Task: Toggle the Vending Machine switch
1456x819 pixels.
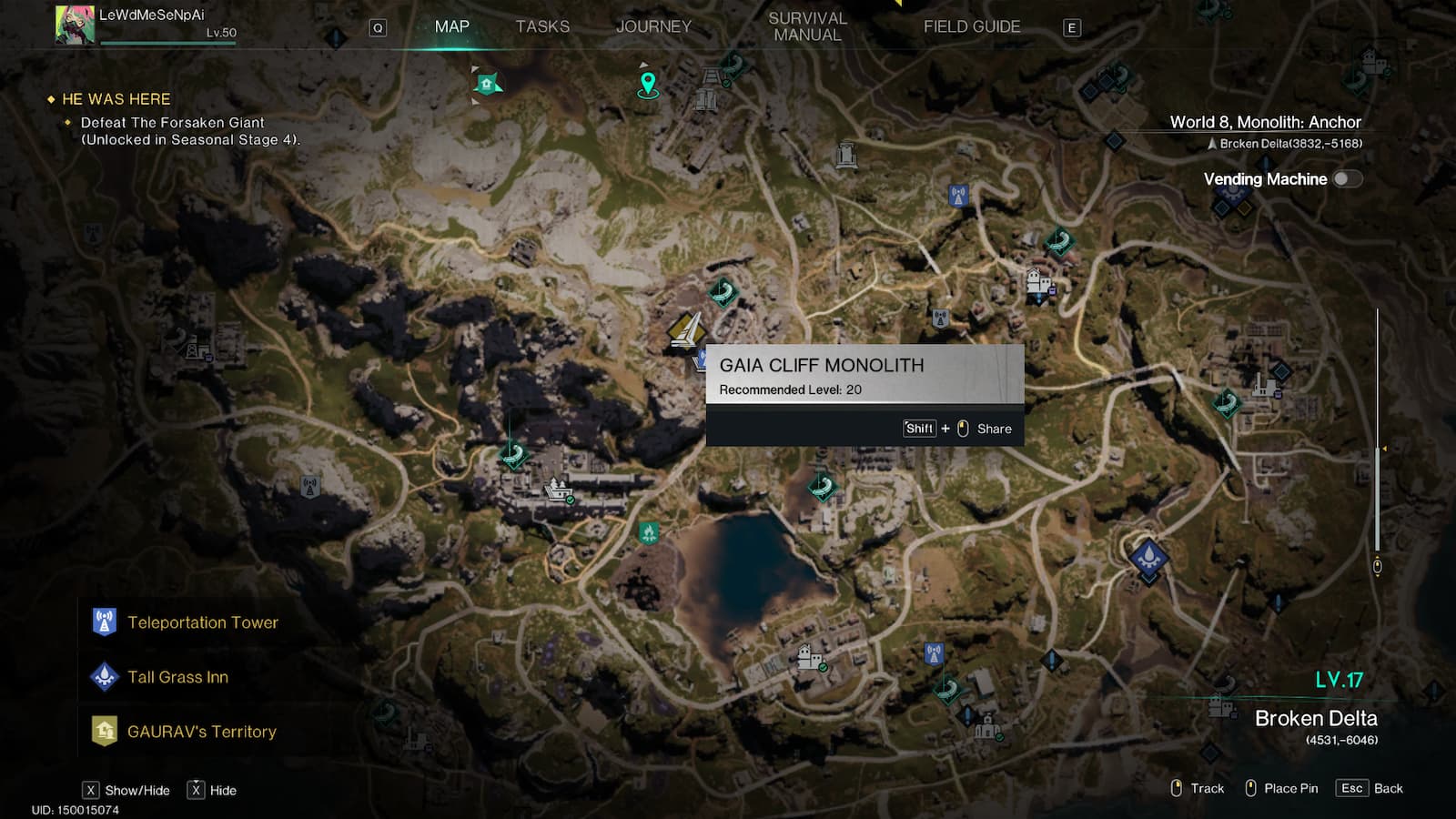Action: (x=1347, y=179)
